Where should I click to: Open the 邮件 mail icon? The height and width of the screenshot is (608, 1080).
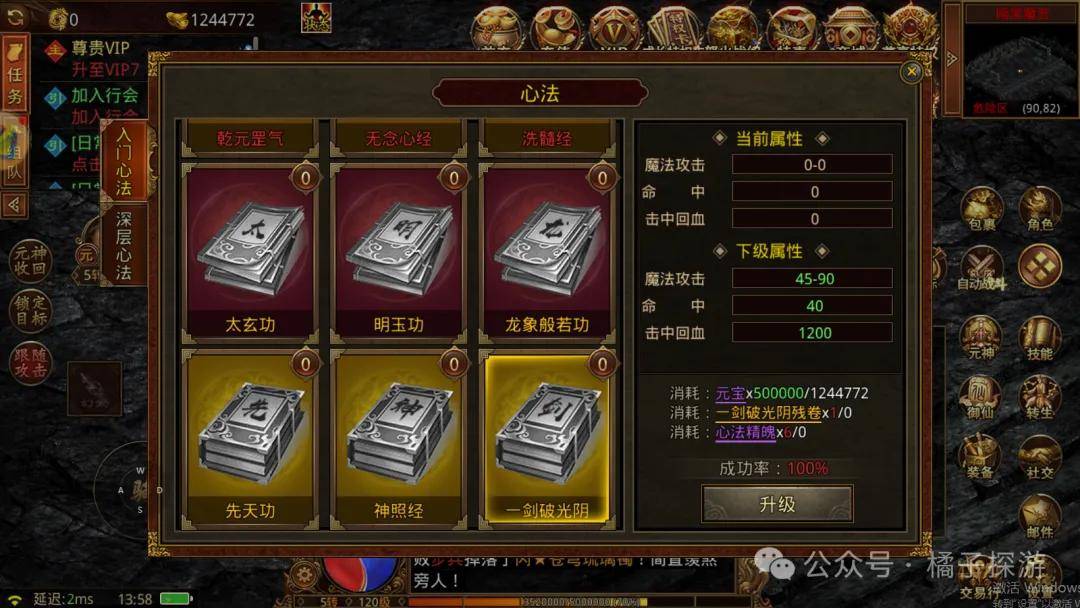1040,518
